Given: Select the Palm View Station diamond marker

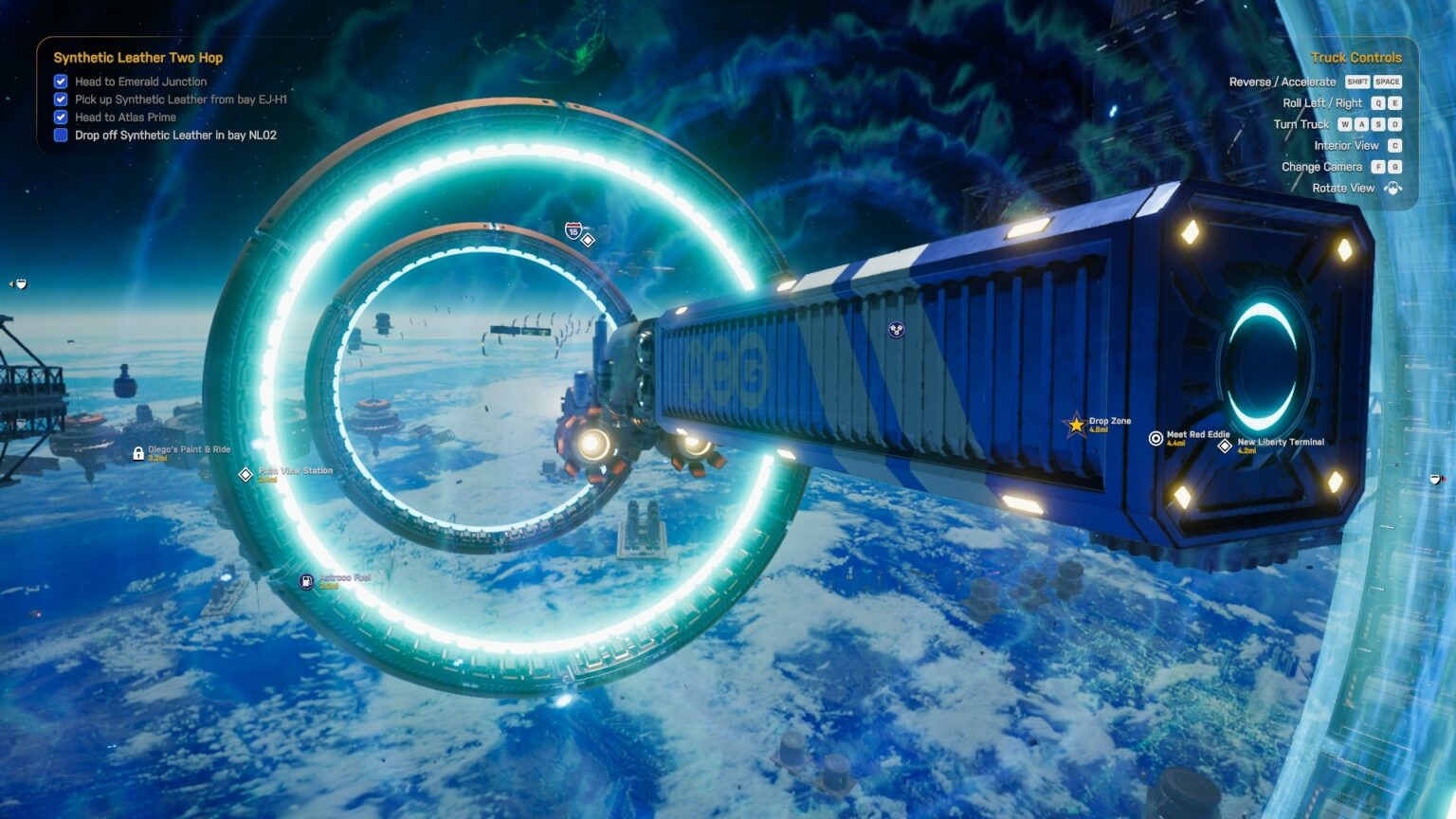Looking at the screenshot, I should [x=246, y=474].
